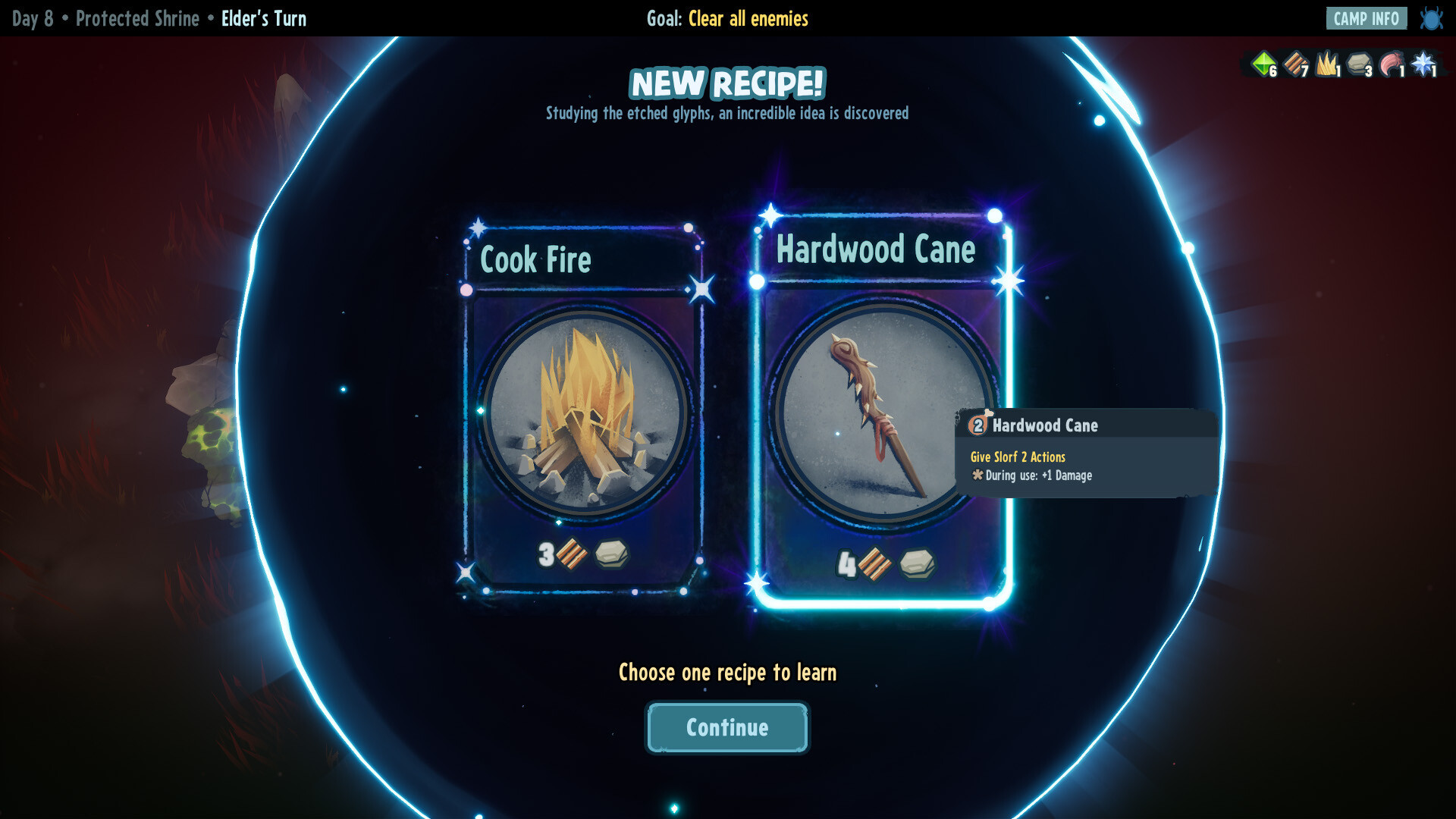Choose the Cook Fire recipe card

pos(582,409)
